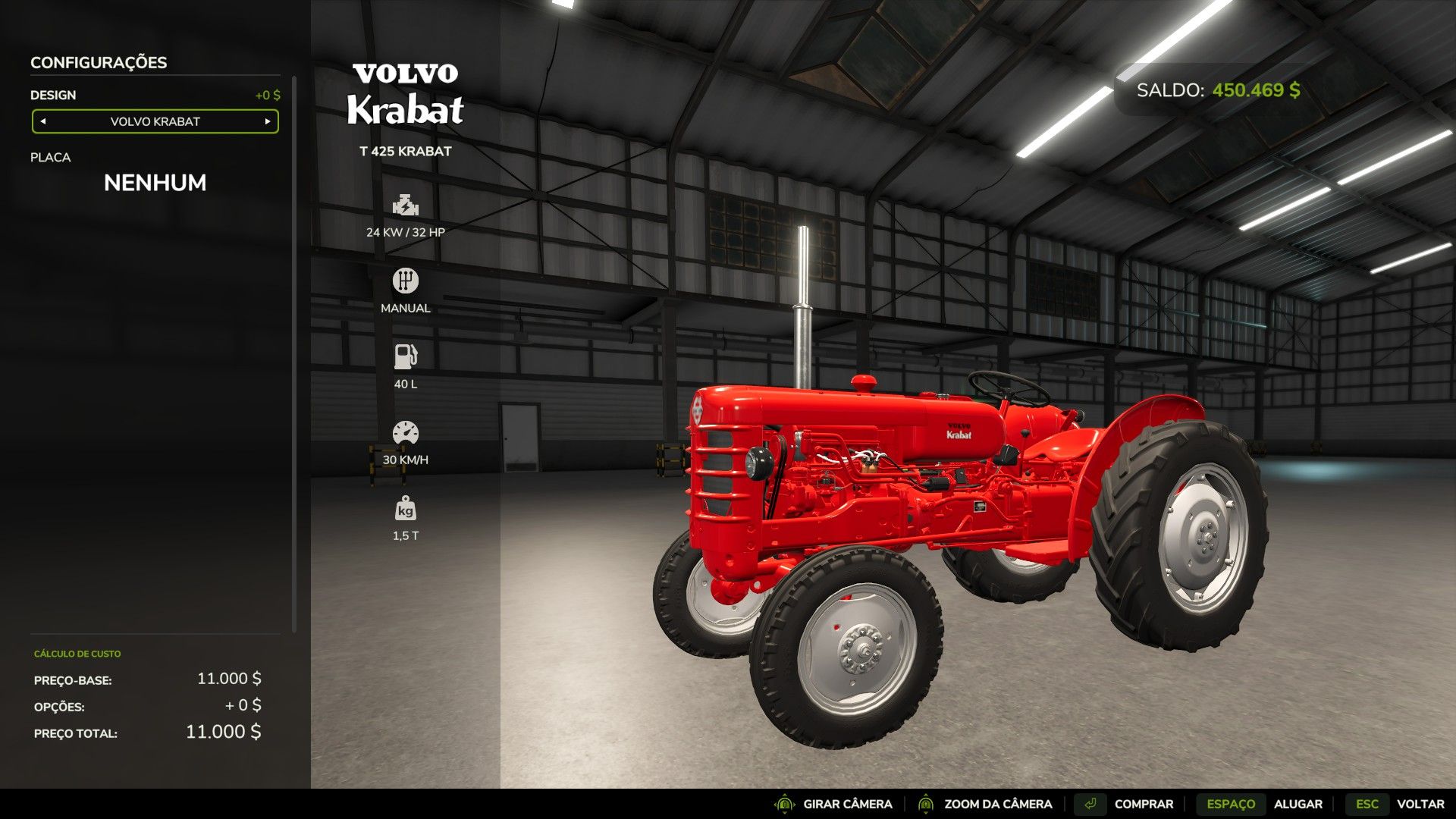The height and width of the screenshot is (819, 1456).
Task: Switch to the next design option
Action: click(x=268, y=121)
